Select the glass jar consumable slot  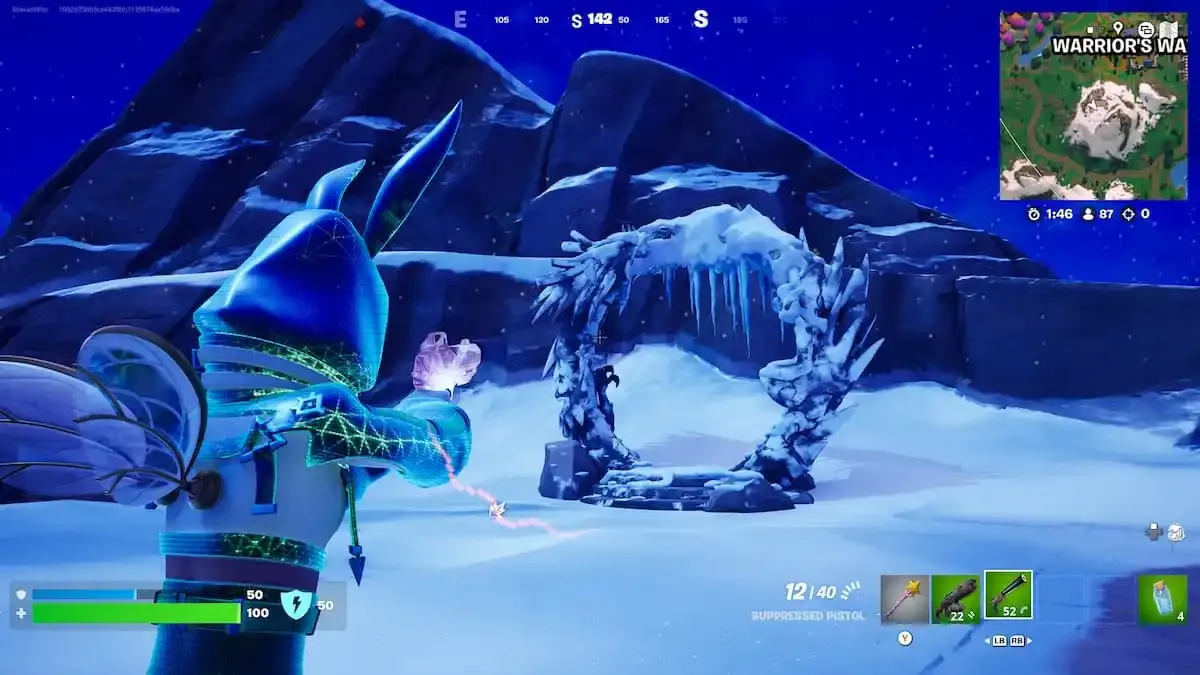1162,599
